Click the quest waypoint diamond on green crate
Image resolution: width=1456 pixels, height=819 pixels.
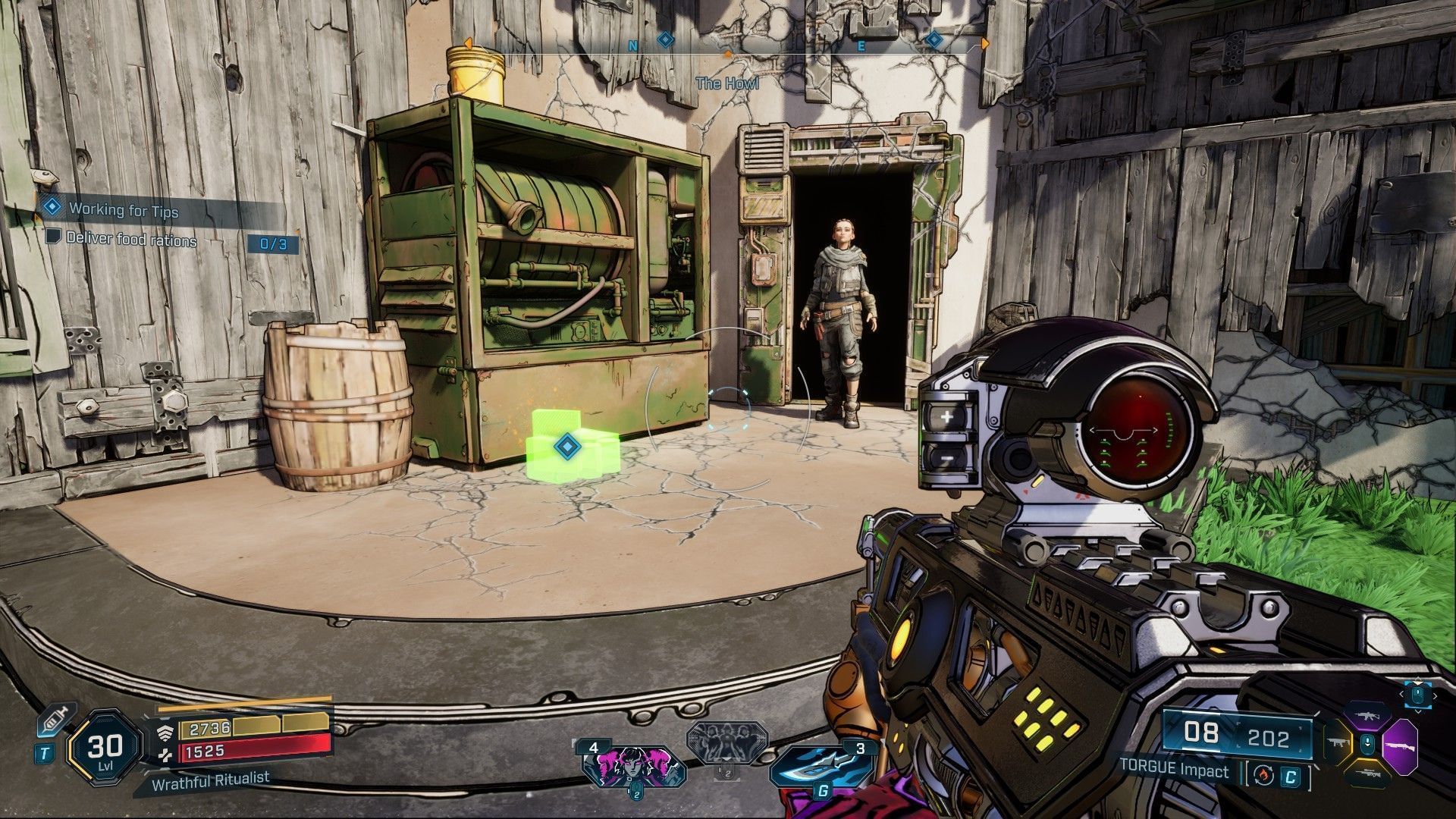coord(565,446)
